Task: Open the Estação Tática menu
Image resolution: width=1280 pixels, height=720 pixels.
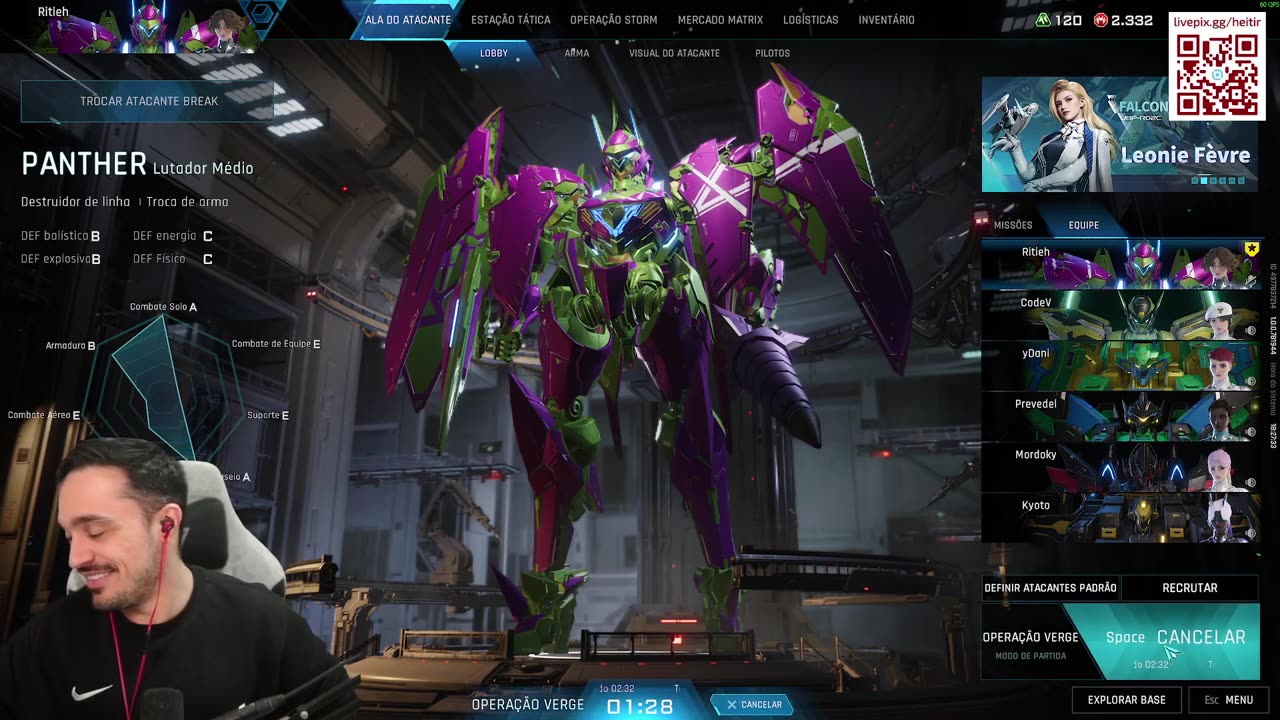Action: pyautogui.click(x=510, y=20)
